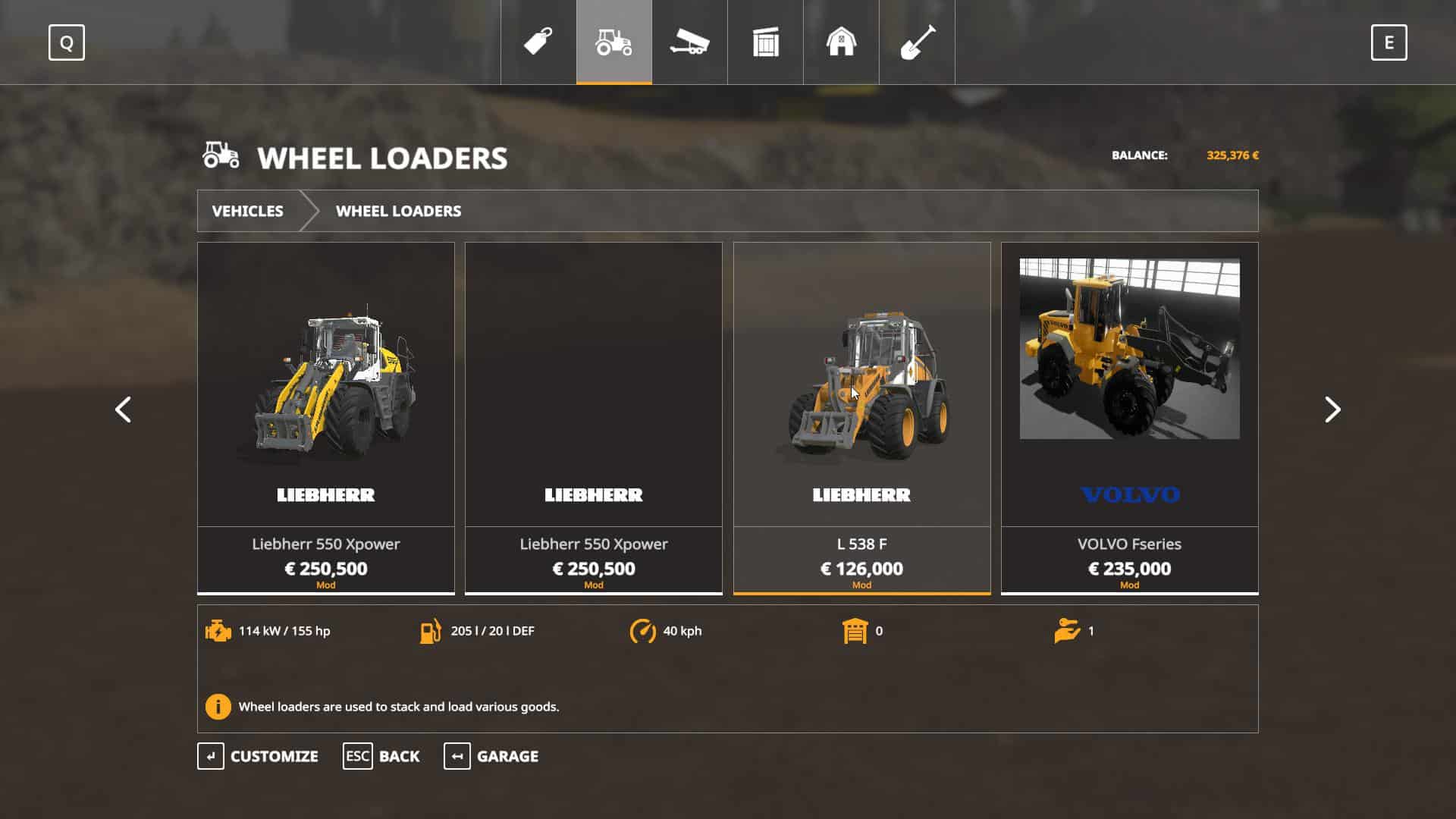Open the barn placeables tab

(841, 42)
